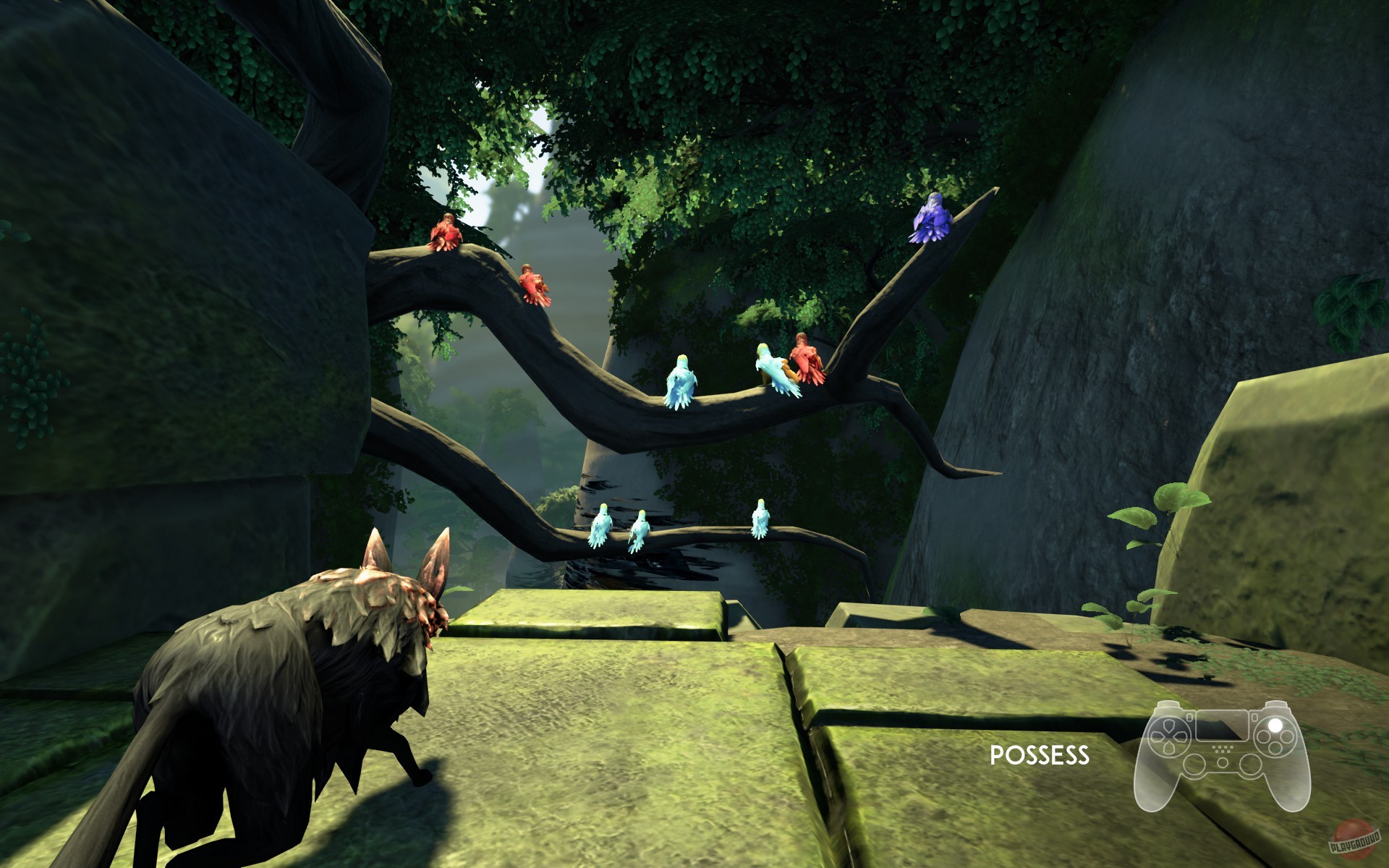Click the Options button on the controller diagram
This screenshot has height=868, width=1389.
(x=1254, y=718)
